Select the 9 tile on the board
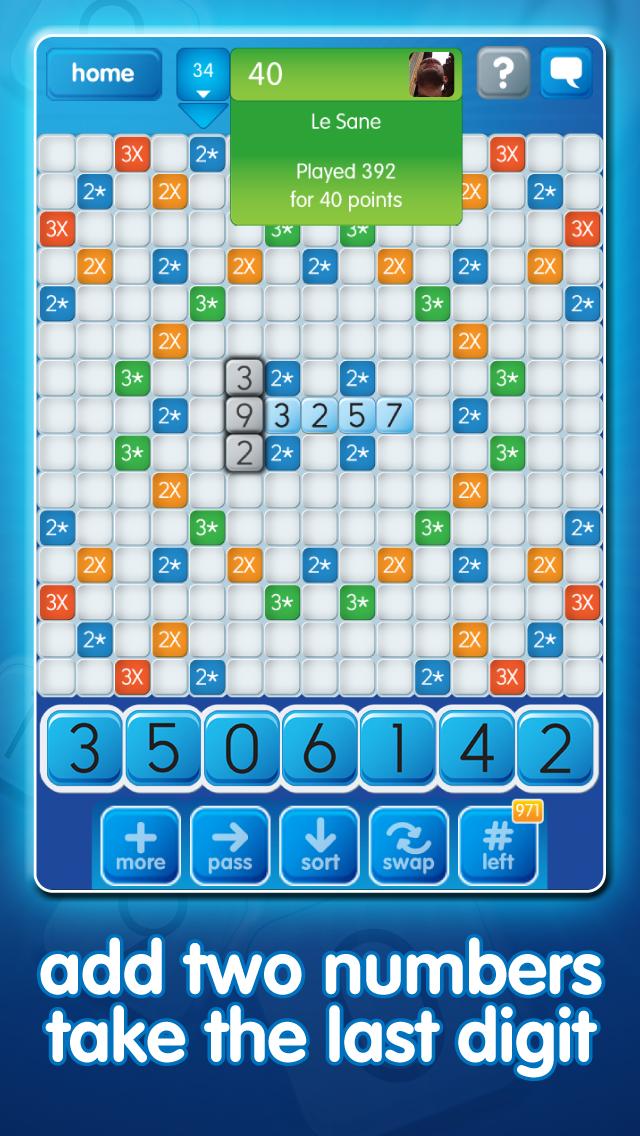640x1136 pixels. coord(244,415)
